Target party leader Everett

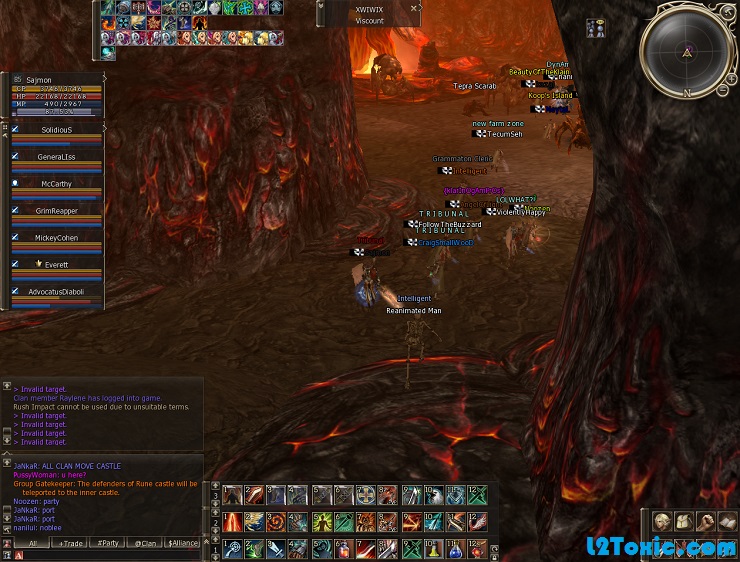(57, 264)
